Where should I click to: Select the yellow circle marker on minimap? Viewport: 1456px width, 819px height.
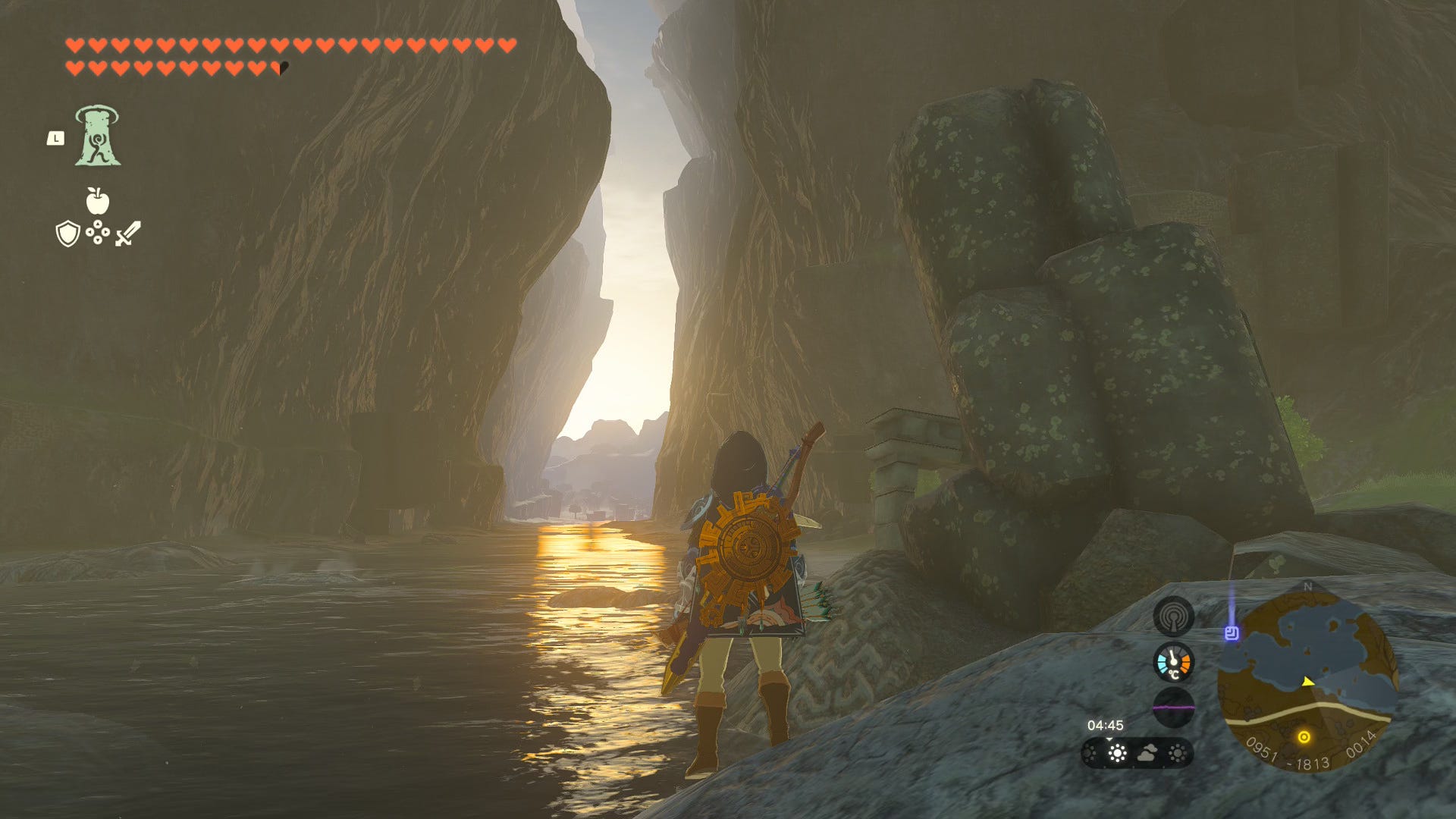pos(1304,736)
